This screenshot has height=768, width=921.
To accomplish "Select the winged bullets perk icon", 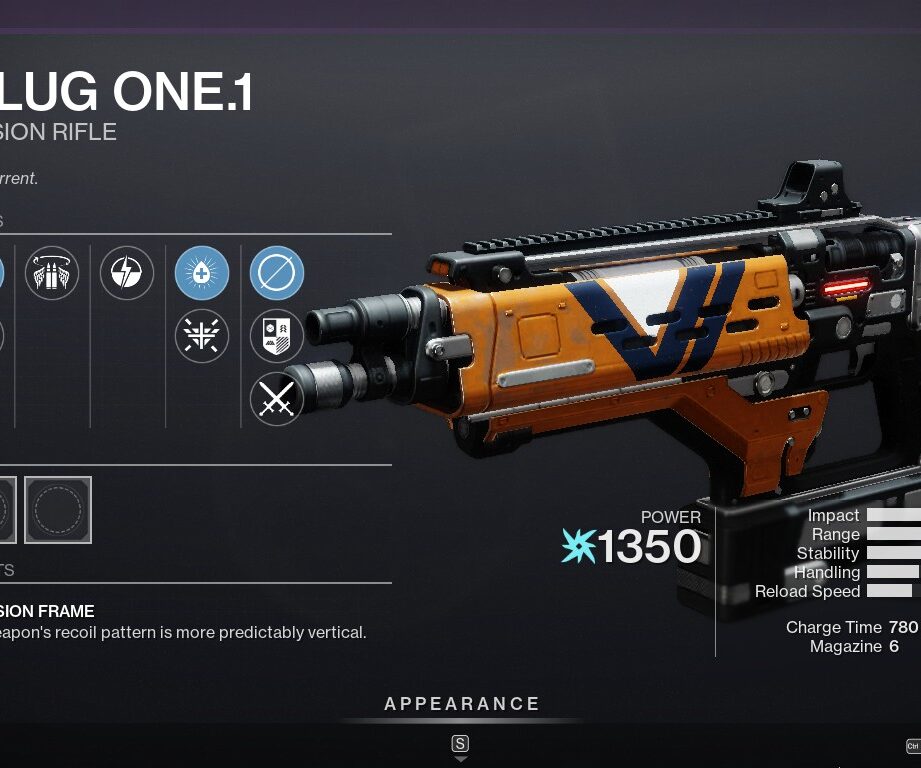I will click(x=52, y=273).
